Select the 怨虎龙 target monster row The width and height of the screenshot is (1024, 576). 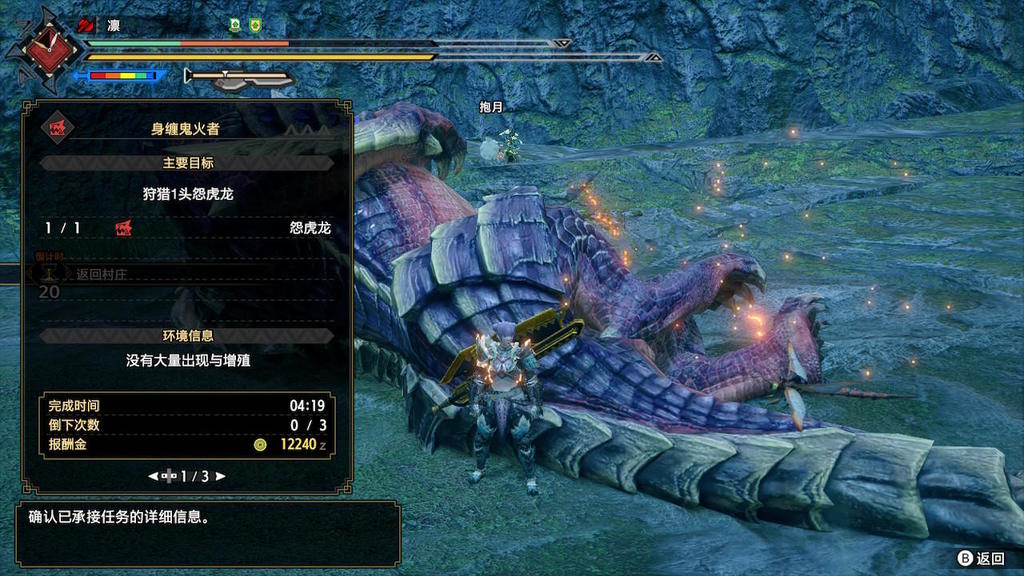coord(187,228)
